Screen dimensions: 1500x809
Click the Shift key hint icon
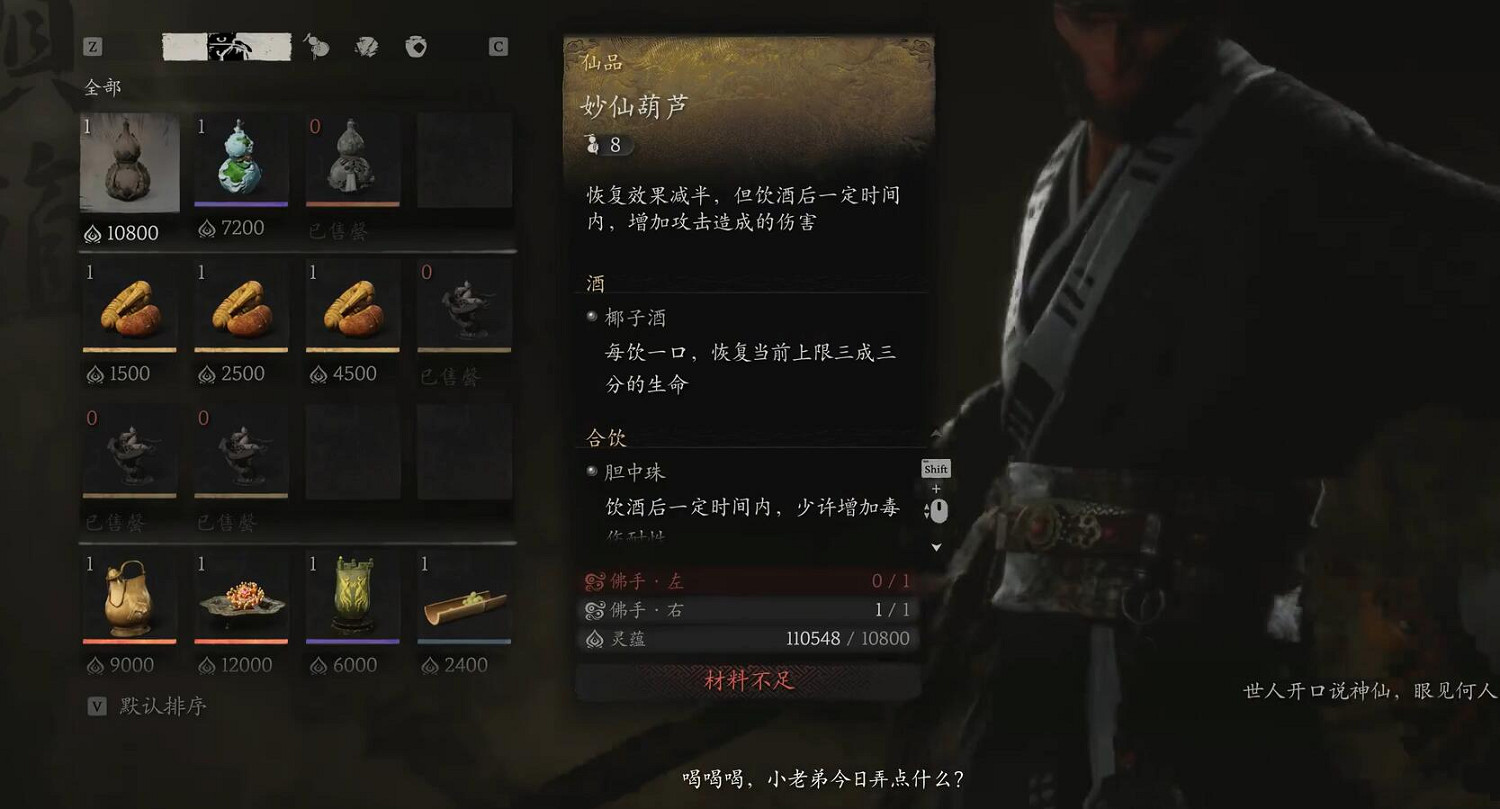click(x=936, y=468)
